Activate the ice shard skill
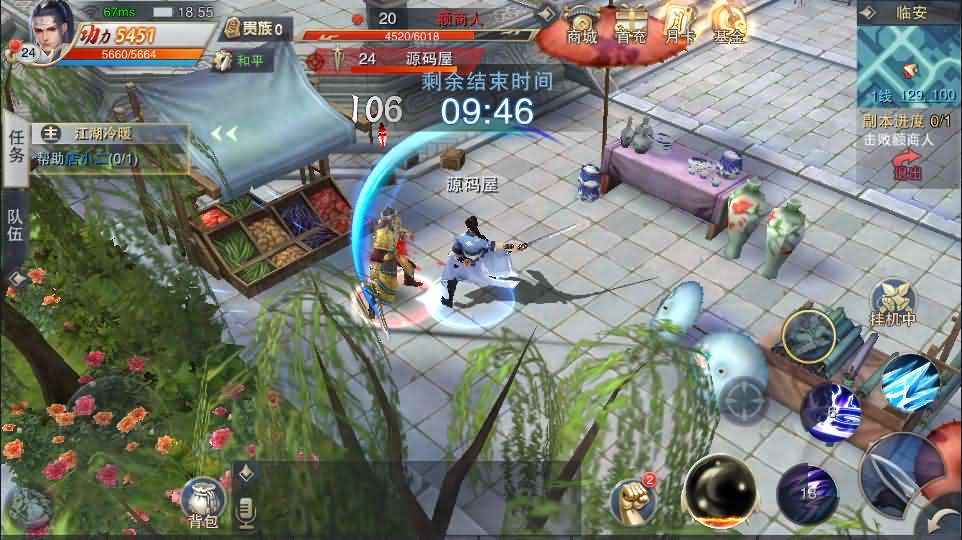Screen dimensions: 962x540 [909, 380]
